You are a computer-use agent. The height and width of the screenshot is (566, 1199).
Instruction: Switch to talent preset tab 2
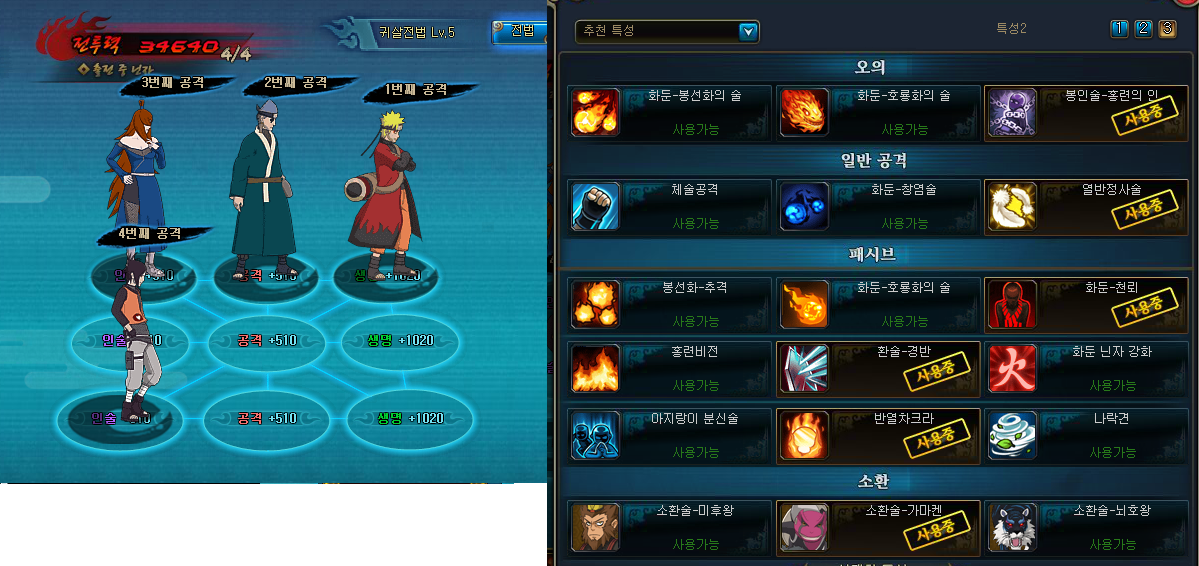(x=1143, y=29)
